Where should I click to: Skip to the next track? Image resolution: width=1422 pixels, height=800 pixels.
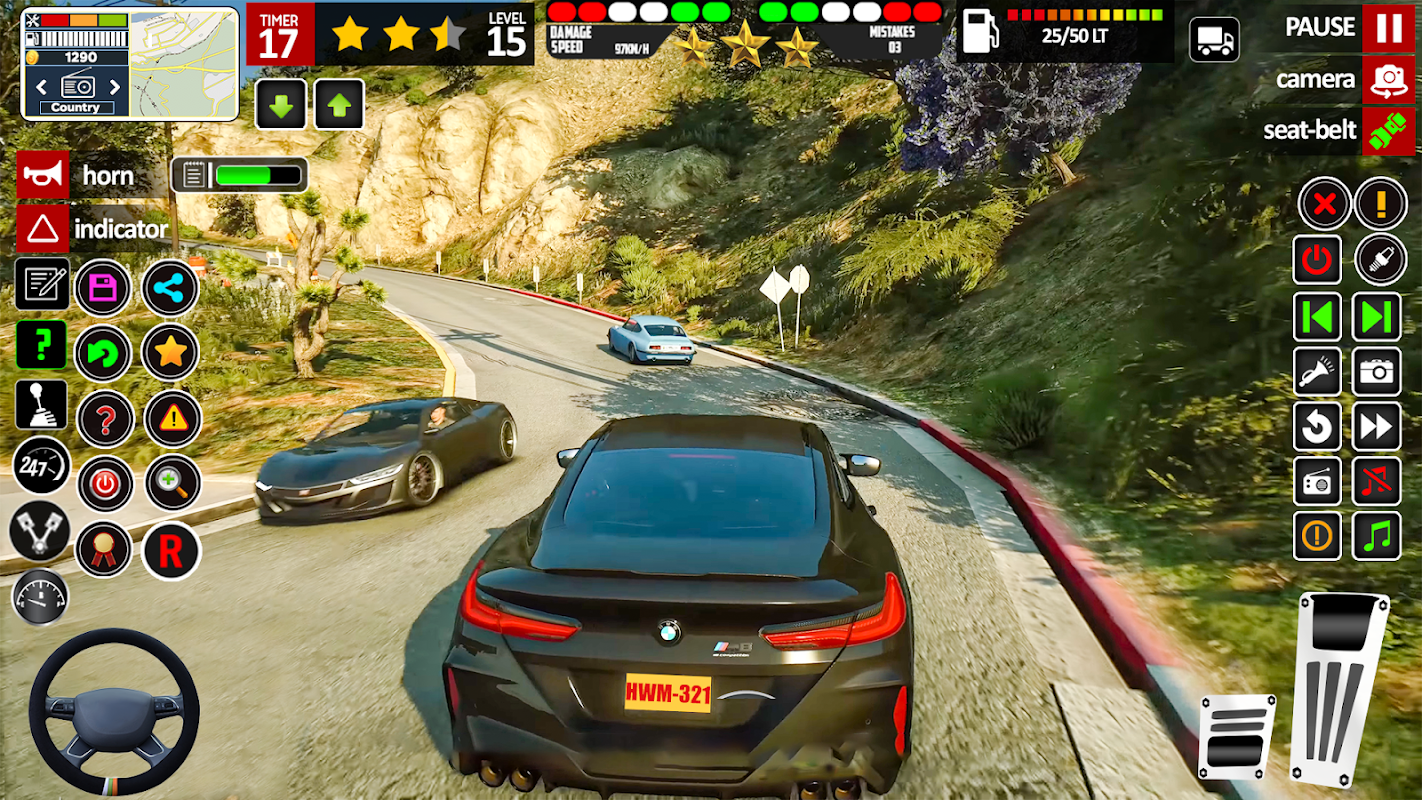(1376, 318)
